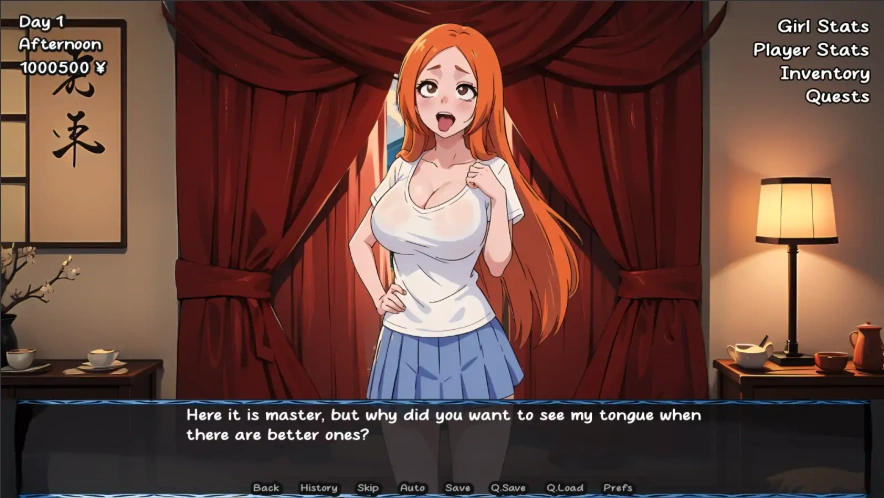884x498 pixels.
Task: Go Back to previous dialogue line
Action: click(x=266, y=488)
